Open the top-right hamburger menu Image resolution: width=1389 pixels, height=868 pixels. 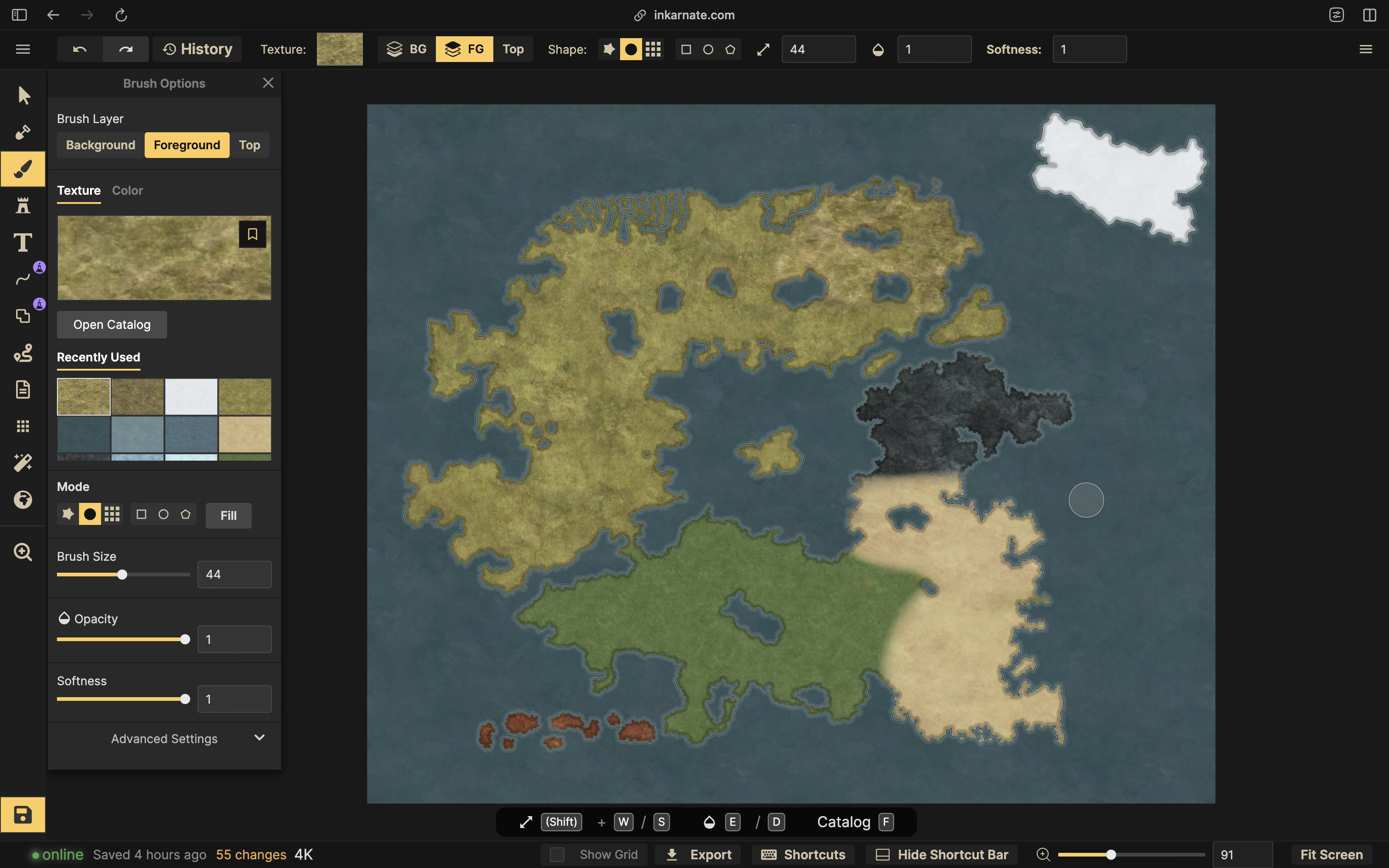tap(1366, 49)
